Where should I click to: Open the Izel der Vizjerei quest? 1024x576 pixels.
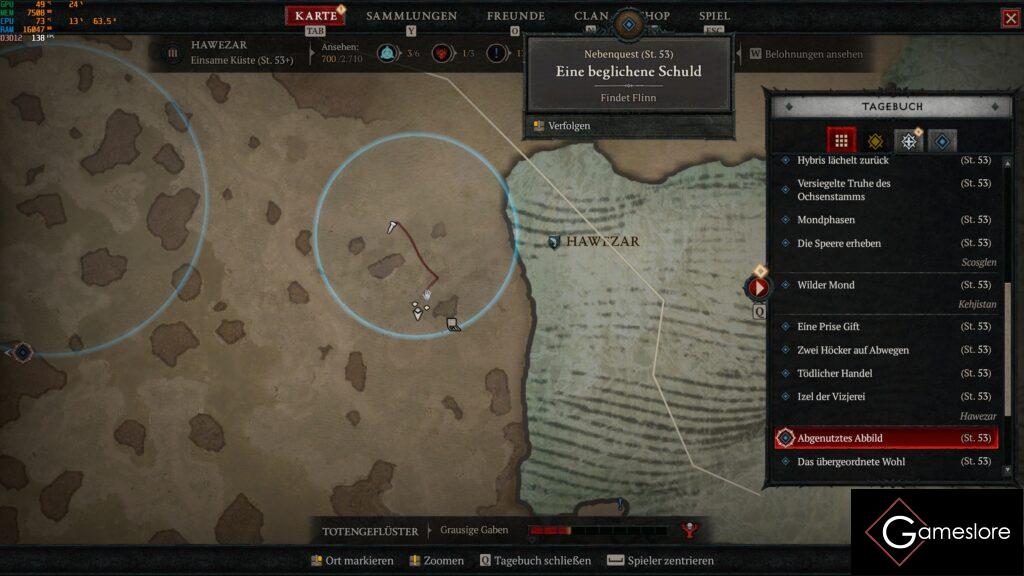pyautogui.click(x=831, y=397)
